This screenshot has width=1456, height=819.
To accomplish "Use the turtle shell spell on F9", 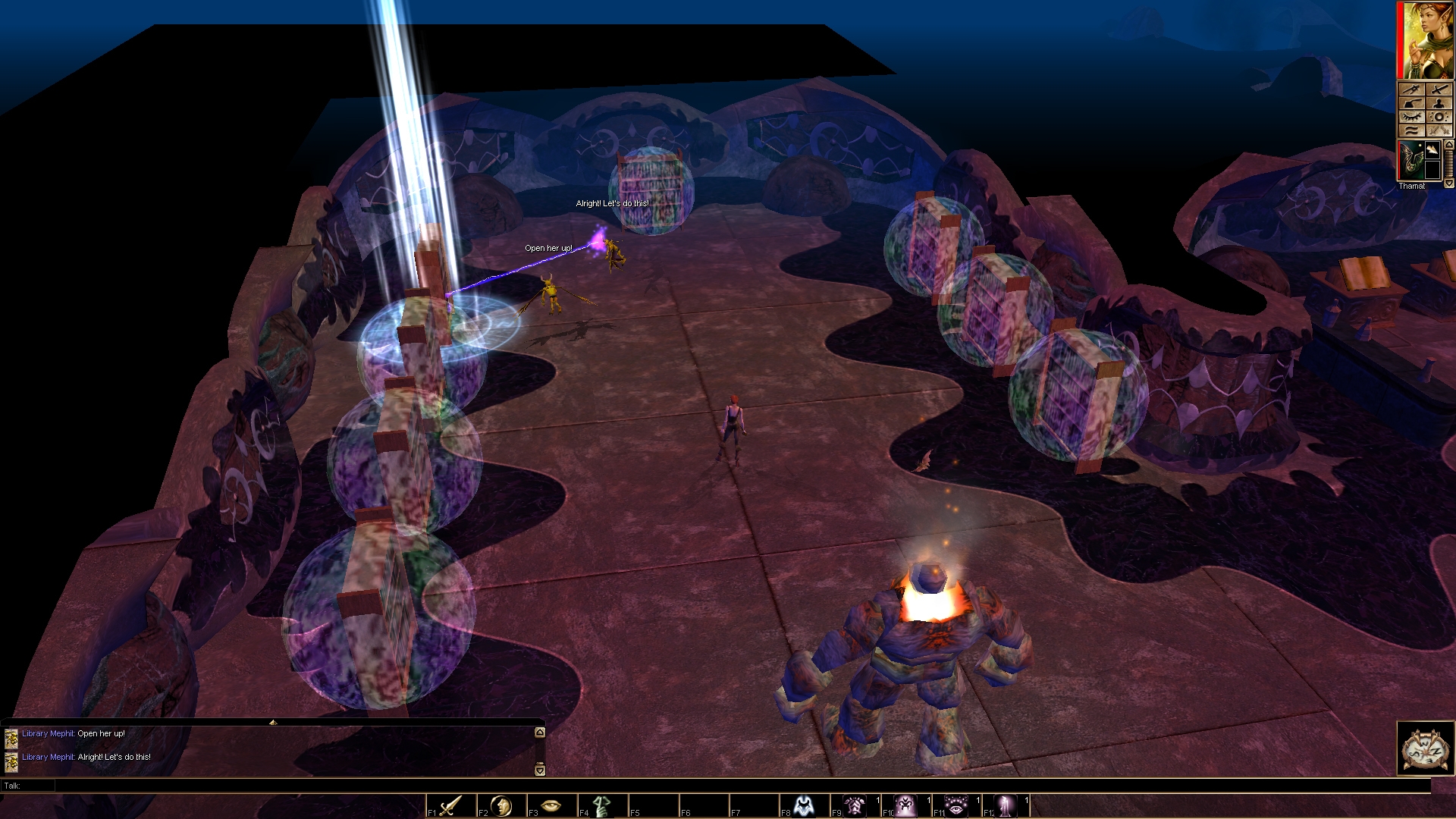I will 855,805.
